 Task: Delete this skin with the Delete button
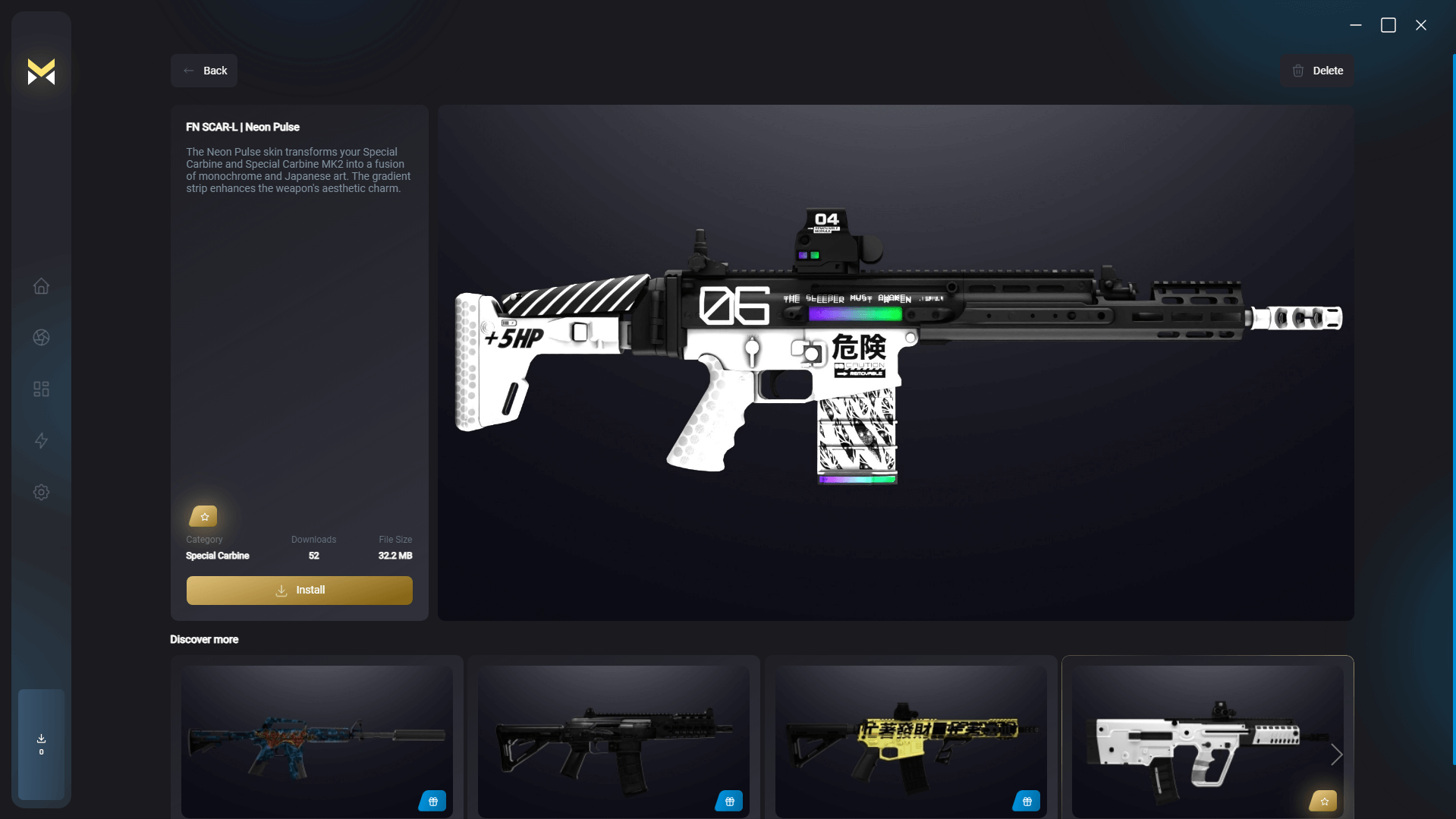coord(1317,71)
